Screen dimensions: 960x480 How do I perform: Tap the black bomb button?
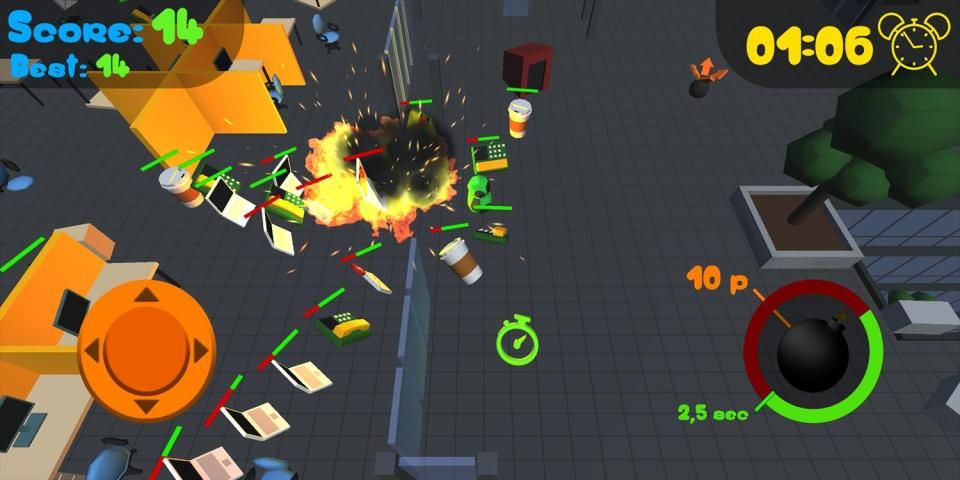[814, 352]
